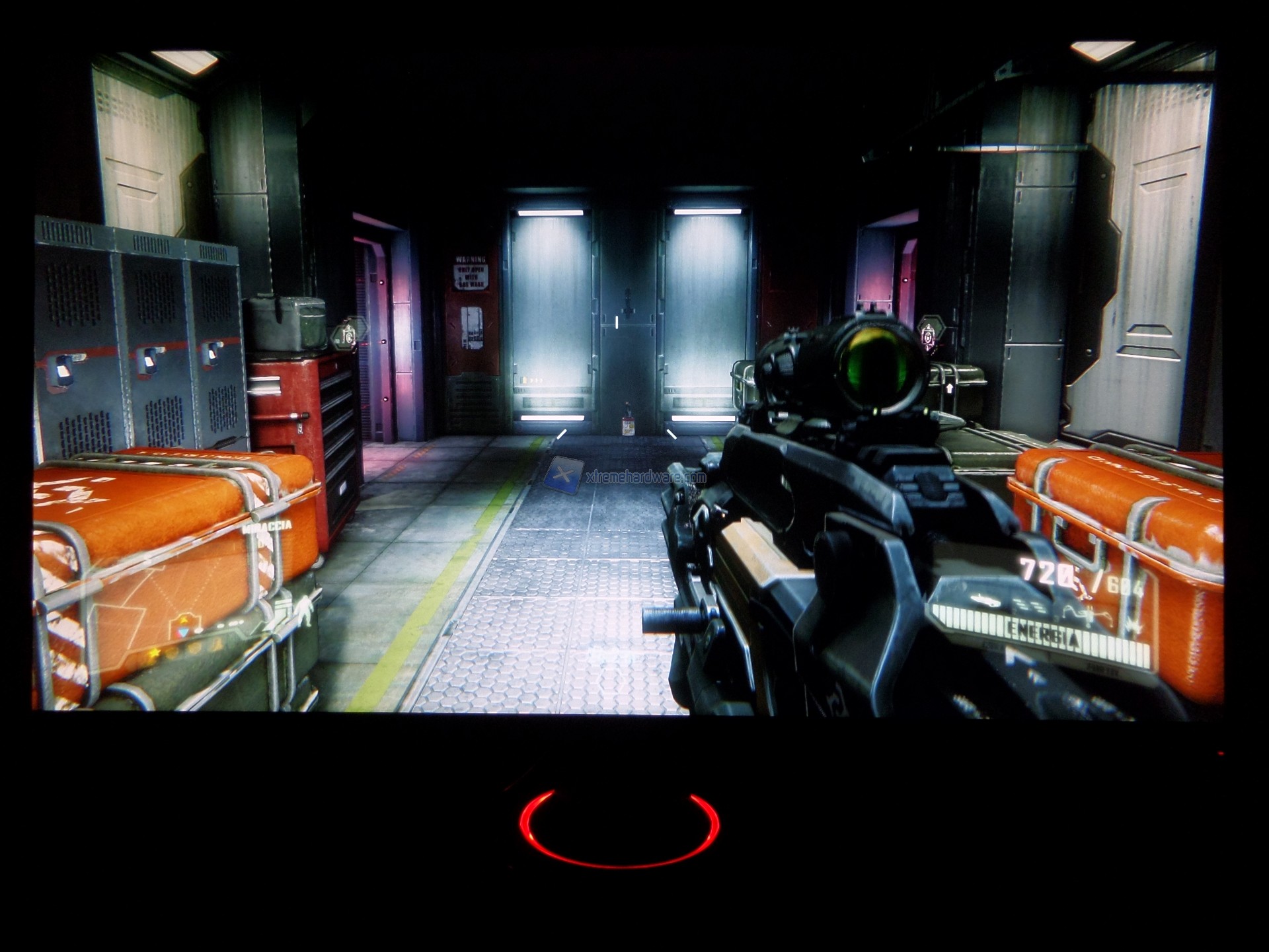Click the xtremehardware.com watermark
1269x952 pixels.
tap(625, 476)
